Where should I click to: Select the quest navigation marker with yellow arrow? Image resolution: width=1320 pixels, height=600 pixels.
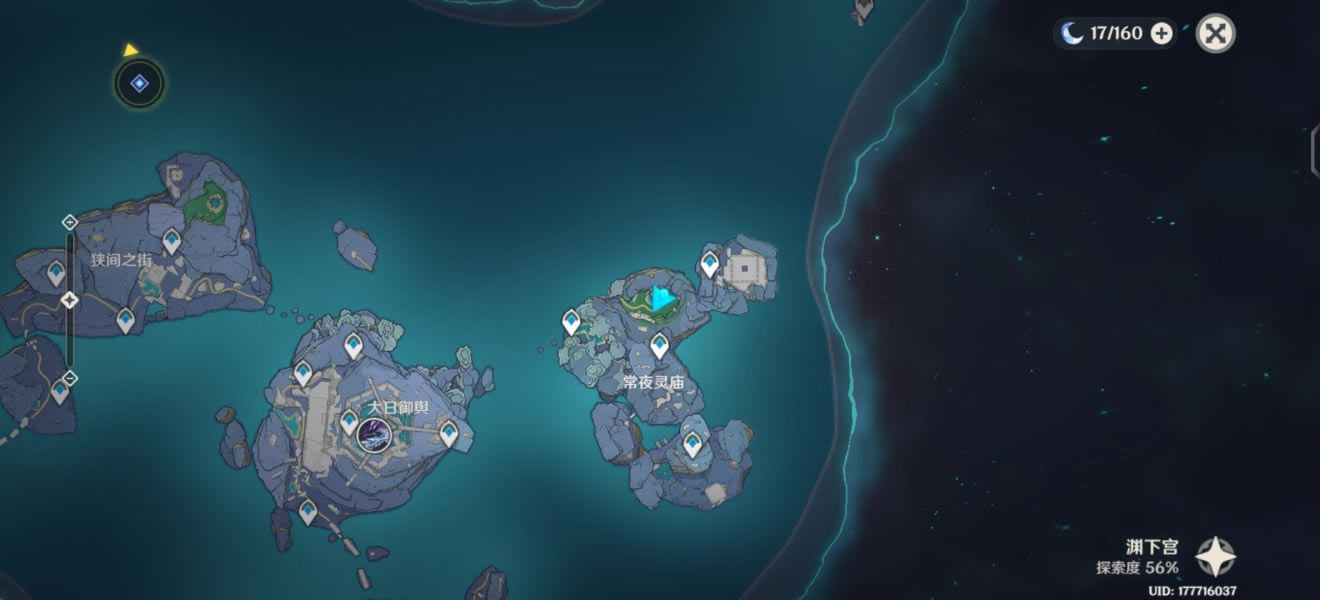[x=139, y=84]
